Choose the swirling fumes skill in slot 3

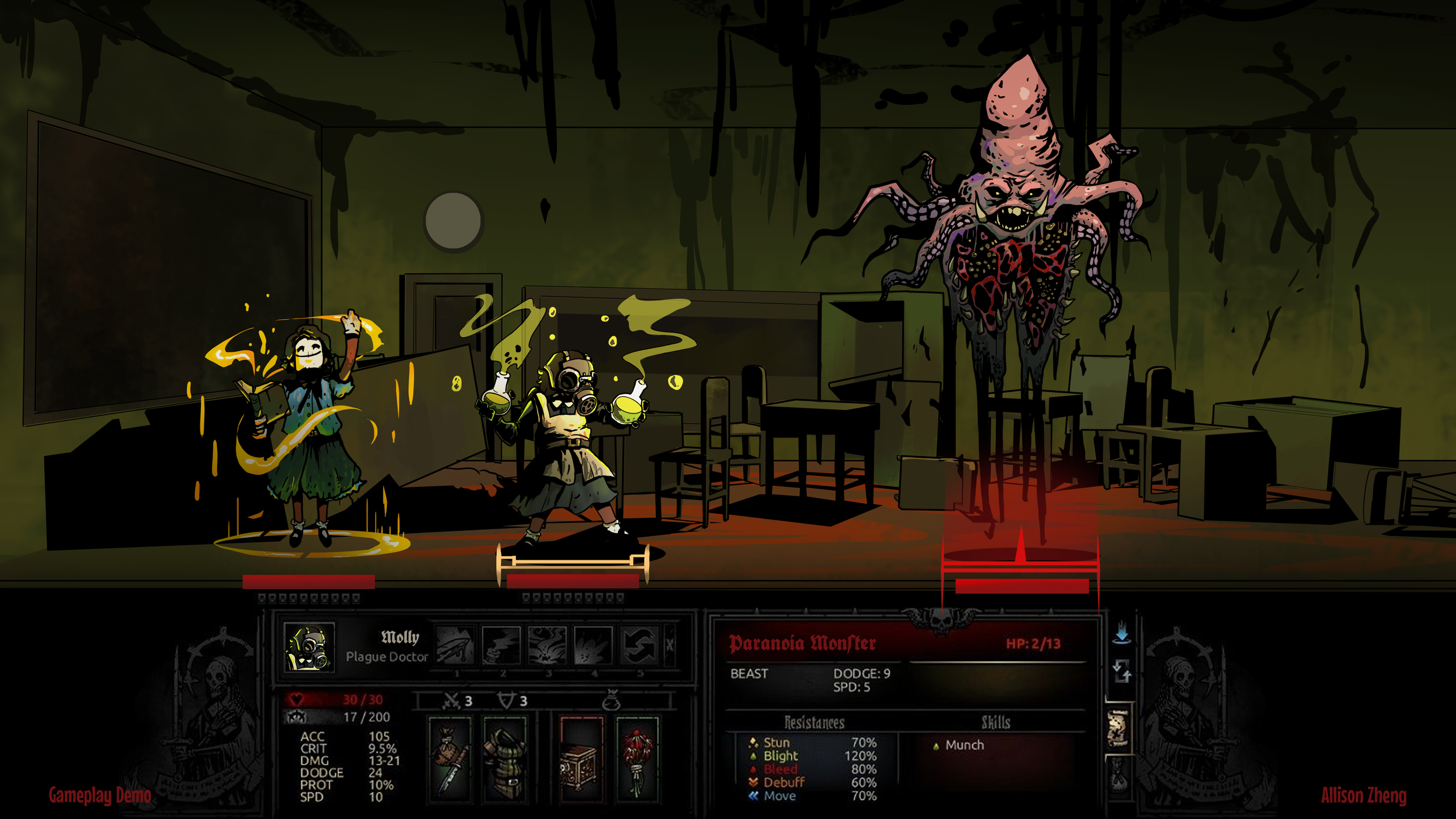pos(547,645)
